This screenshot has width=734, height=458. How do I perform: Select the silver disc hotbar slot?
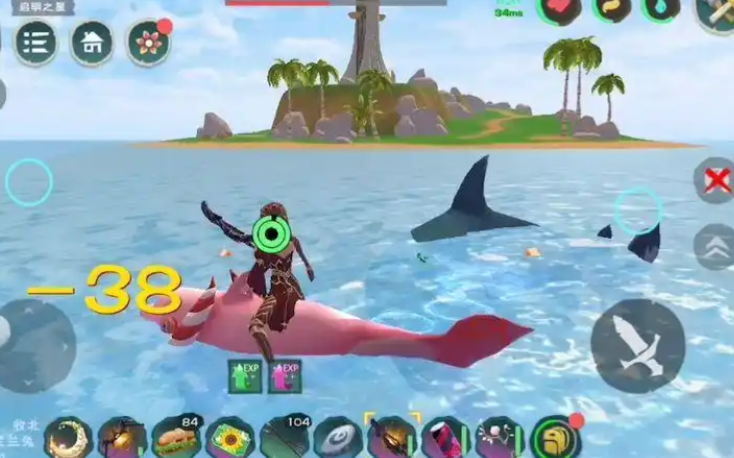[x=338, y=438]
